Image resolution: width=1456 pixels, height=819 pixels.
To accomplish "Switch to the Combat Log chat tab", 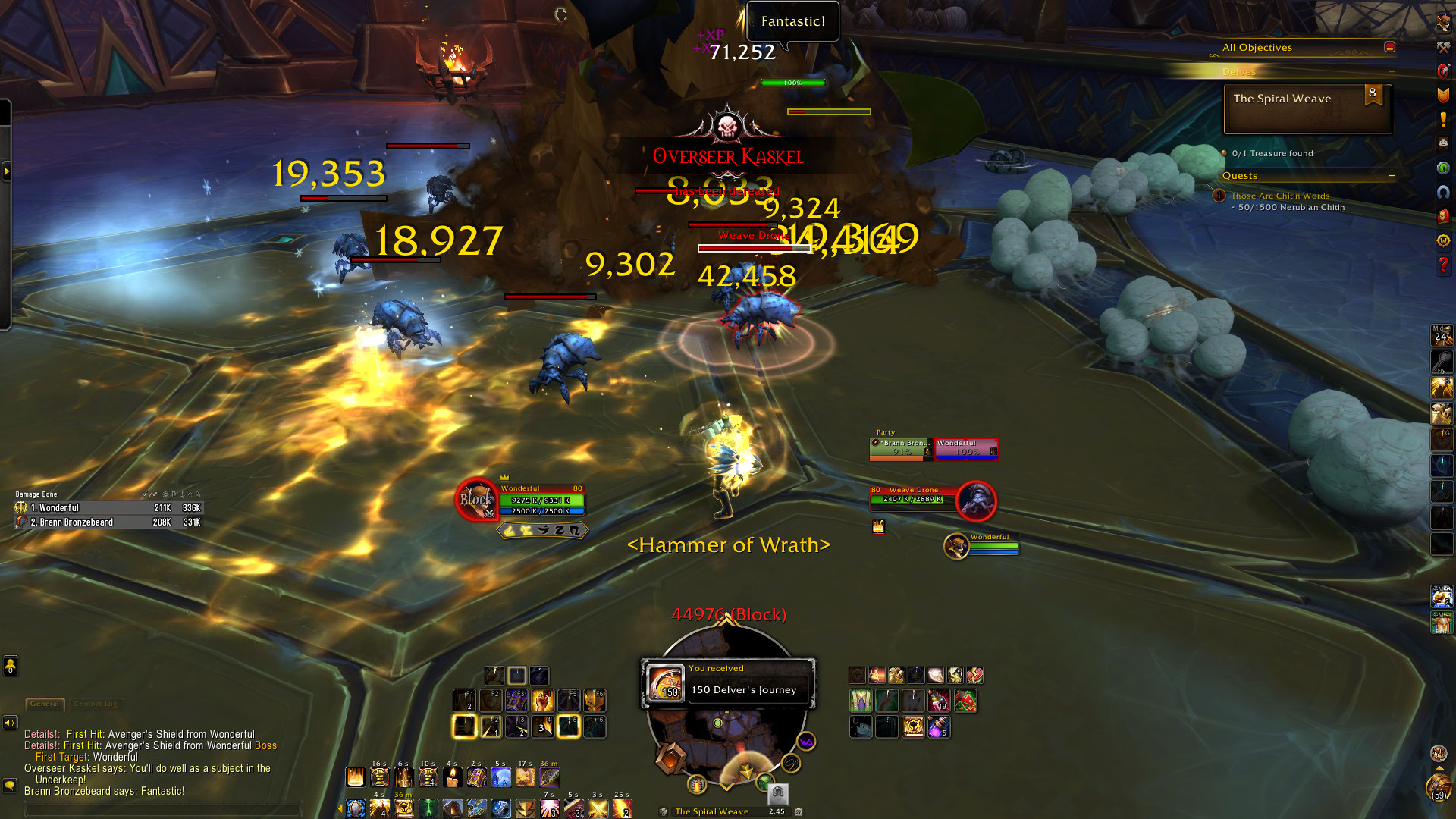I will pos(96,704).
